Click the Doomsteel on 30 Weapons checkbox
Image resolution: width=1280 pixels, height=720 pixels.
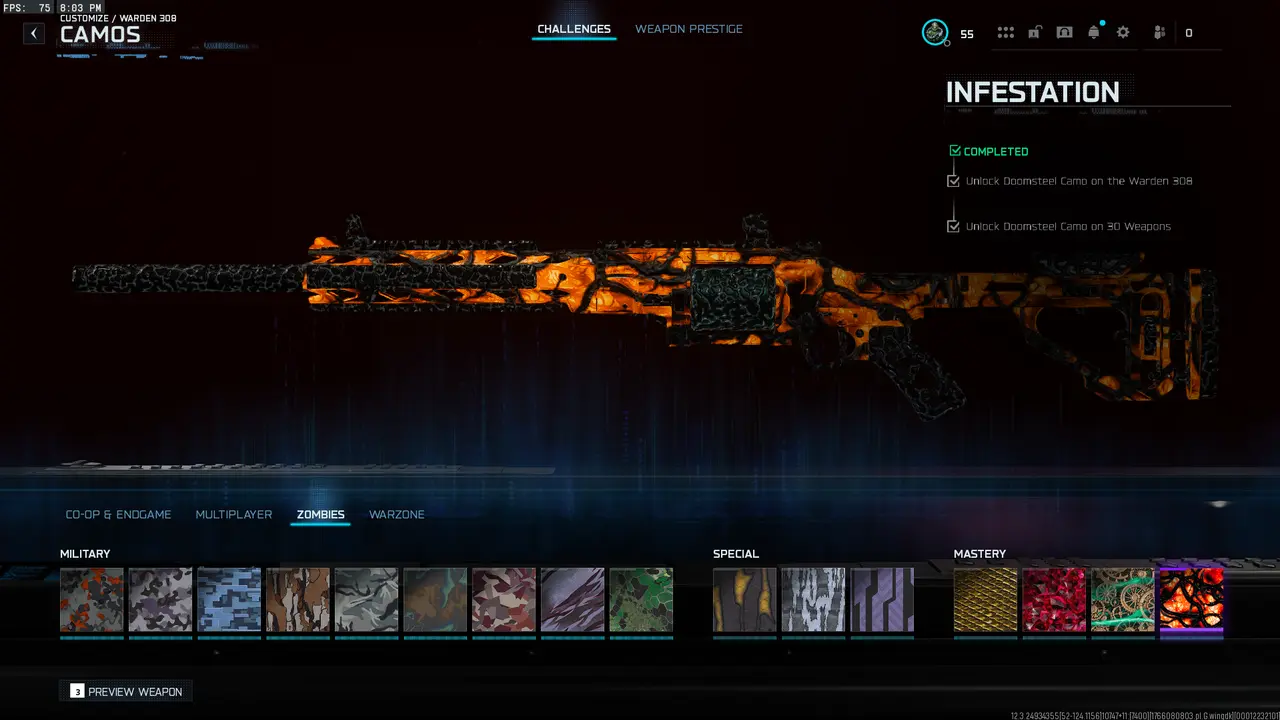(953, 226)
